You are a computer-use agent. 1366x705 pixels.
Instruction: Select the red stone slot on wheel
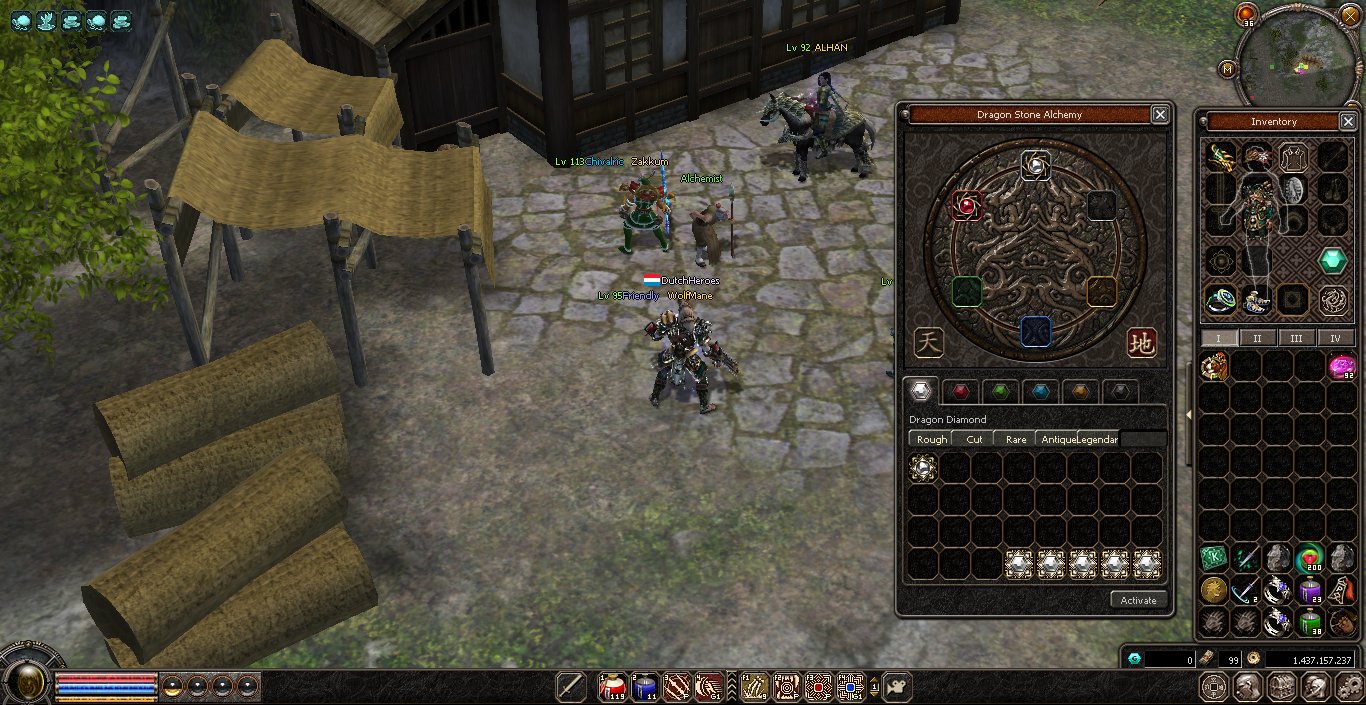pyautogui.click(x=966, y=206)
